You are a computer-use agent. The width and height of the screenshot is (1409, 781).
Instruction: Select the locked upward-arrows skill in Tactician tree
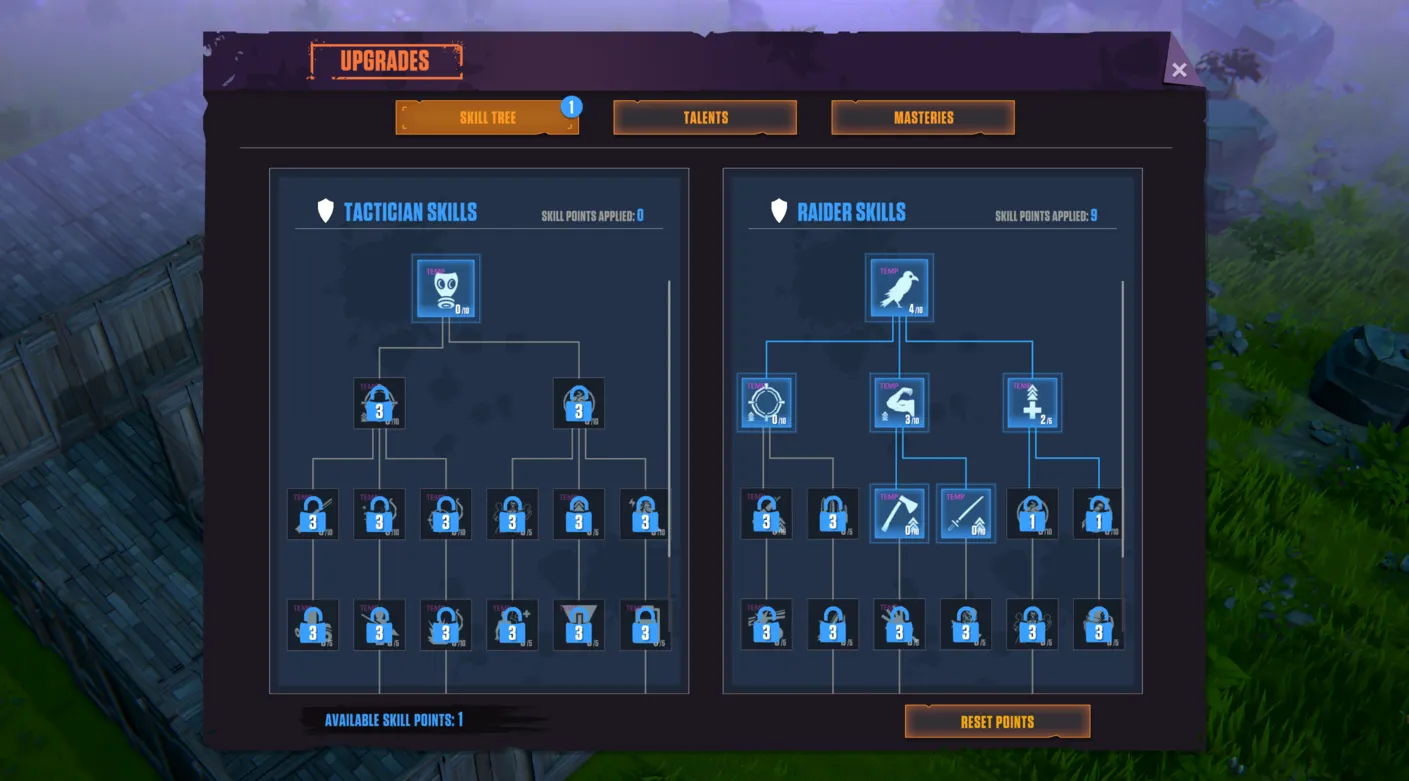point(578,513)
